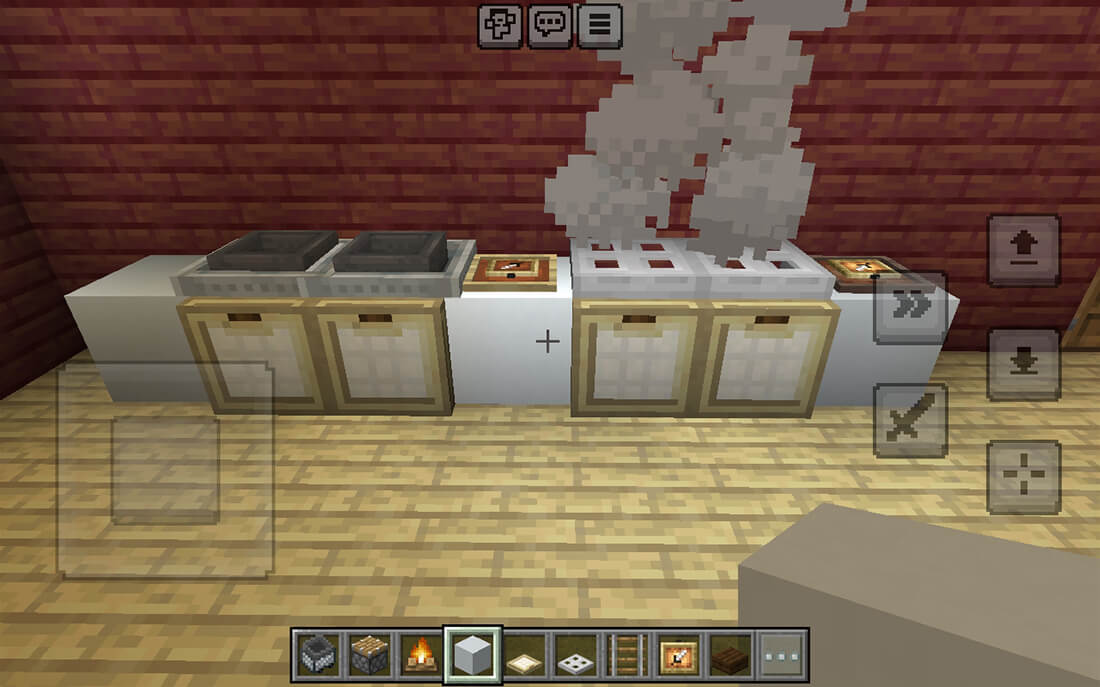The height and width of the screenshot is (687, 1100).
Task: Toggle sprint with the double-arrow button
Action: point(910,307)
